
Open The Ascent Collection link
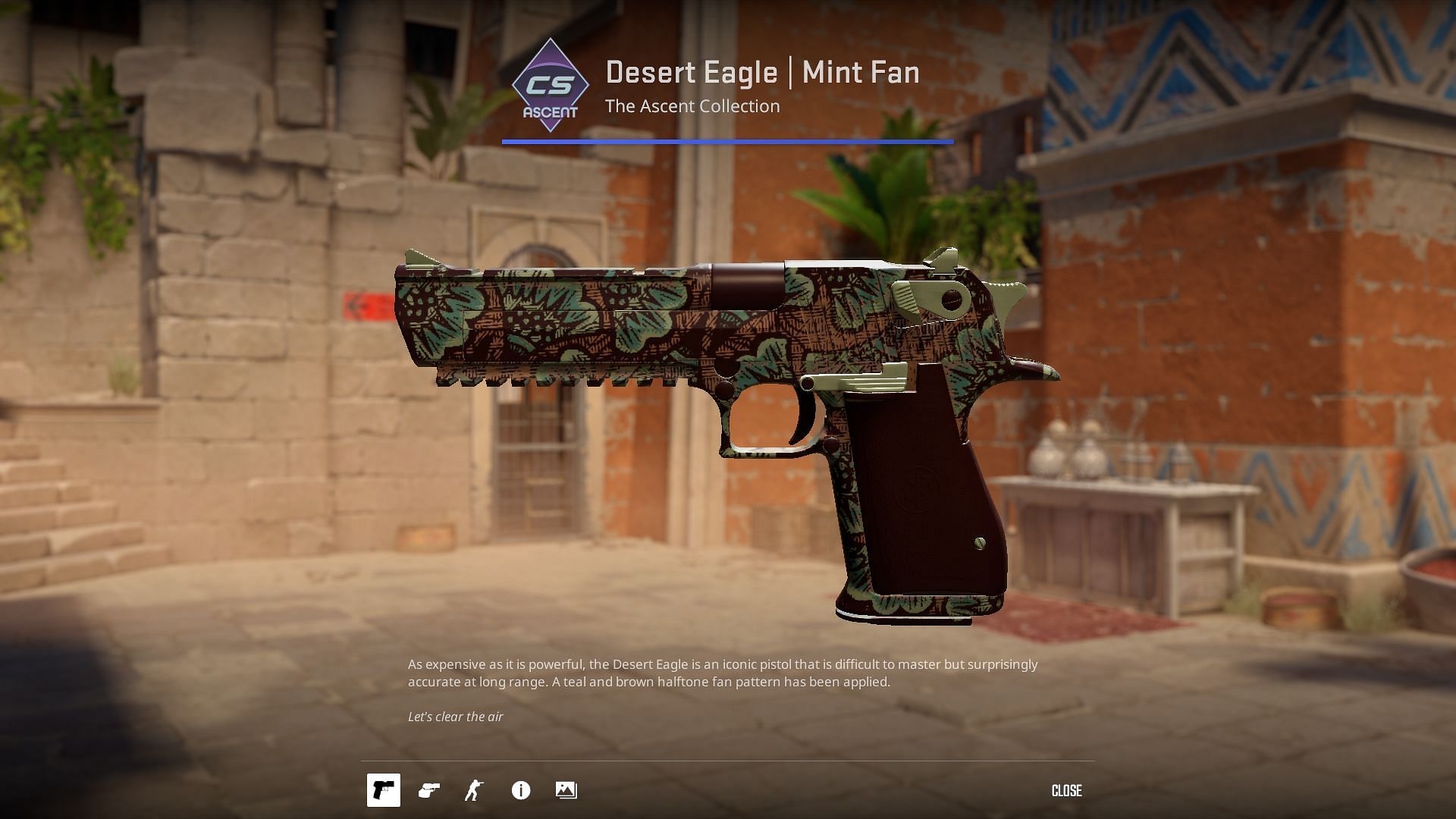692,106
